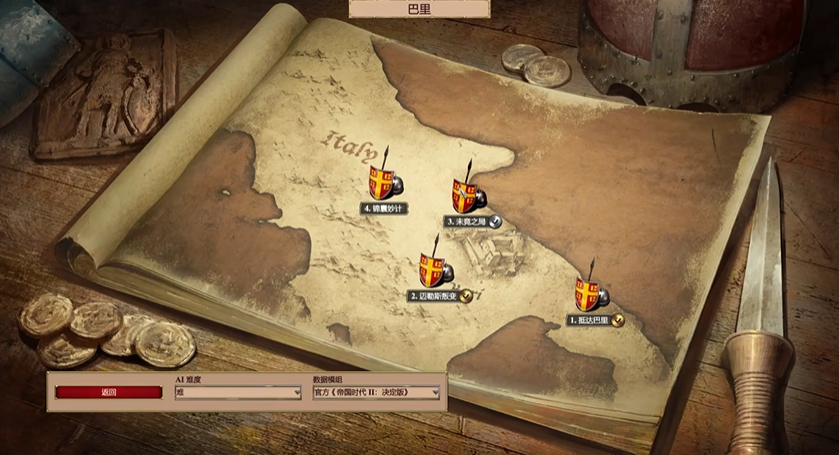Click the red 返回 back button
Image resolution: width=839 pixels, height=455 pixels.
pos(109,393)
